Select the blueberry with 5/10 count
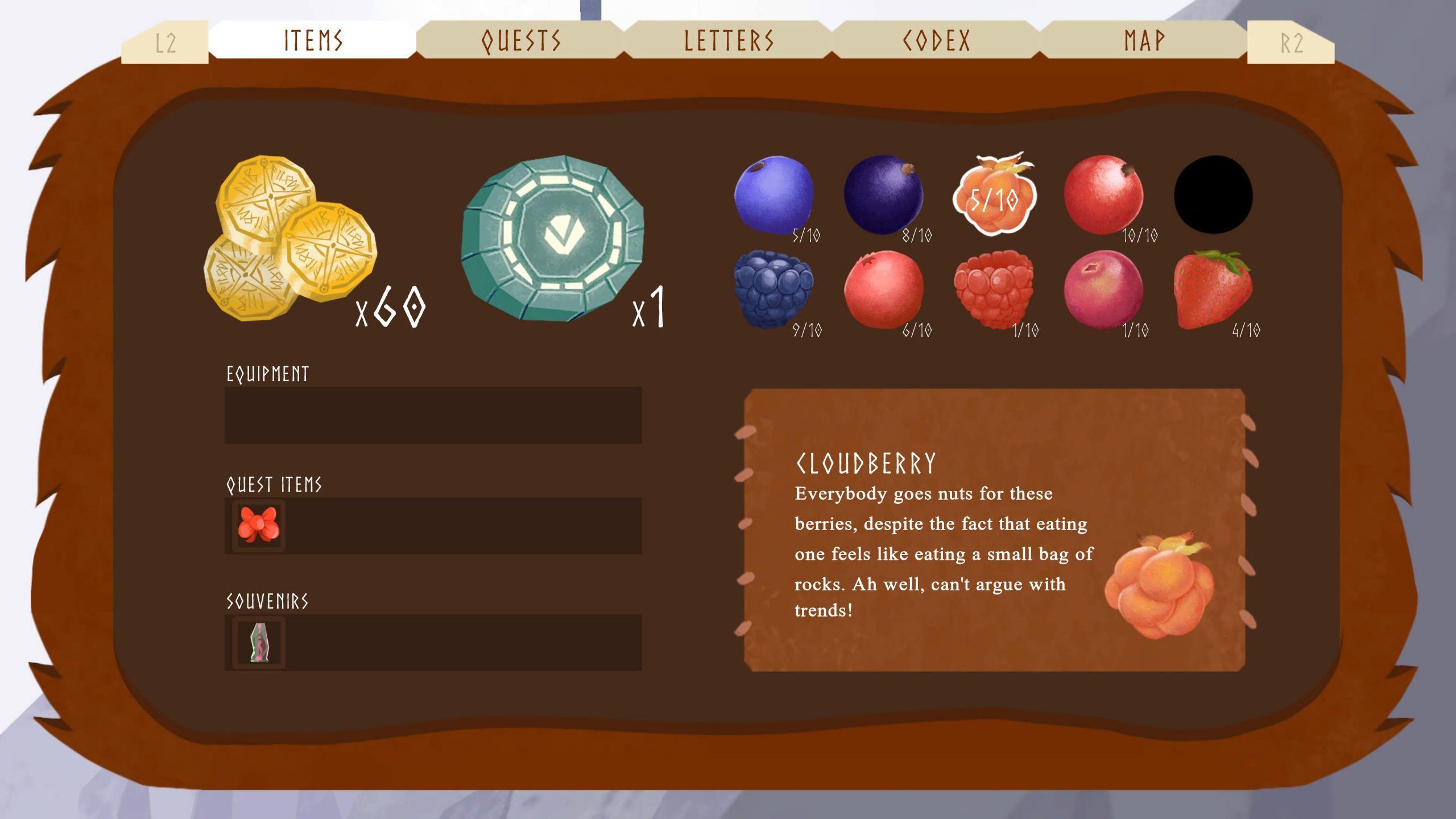1456x819 pixels. click(x=773, y=195)
